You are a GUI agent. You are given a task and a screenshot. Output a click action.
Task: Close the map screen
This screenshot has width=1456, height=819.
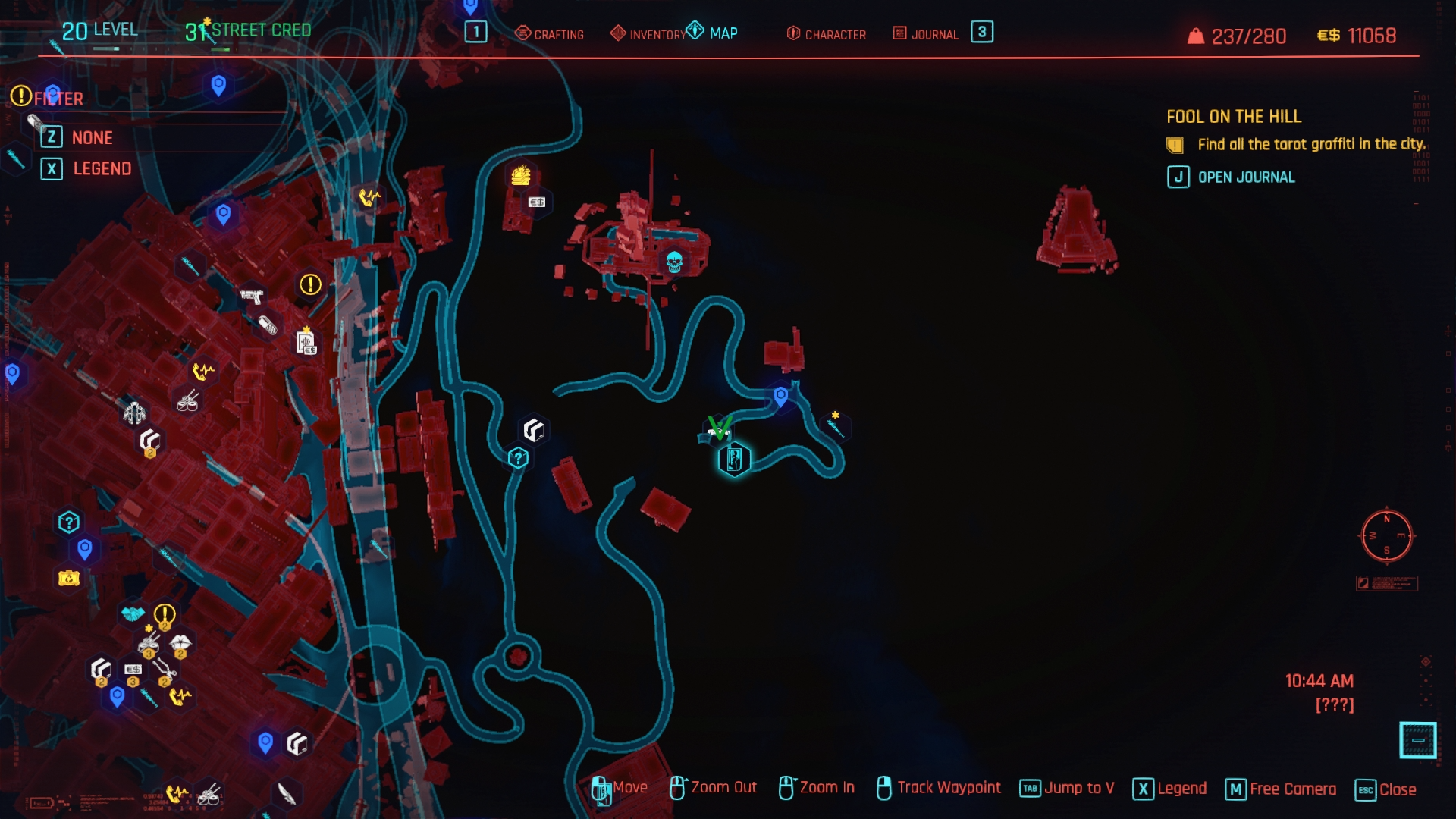pyautogui.click(x=1385, y=789)
